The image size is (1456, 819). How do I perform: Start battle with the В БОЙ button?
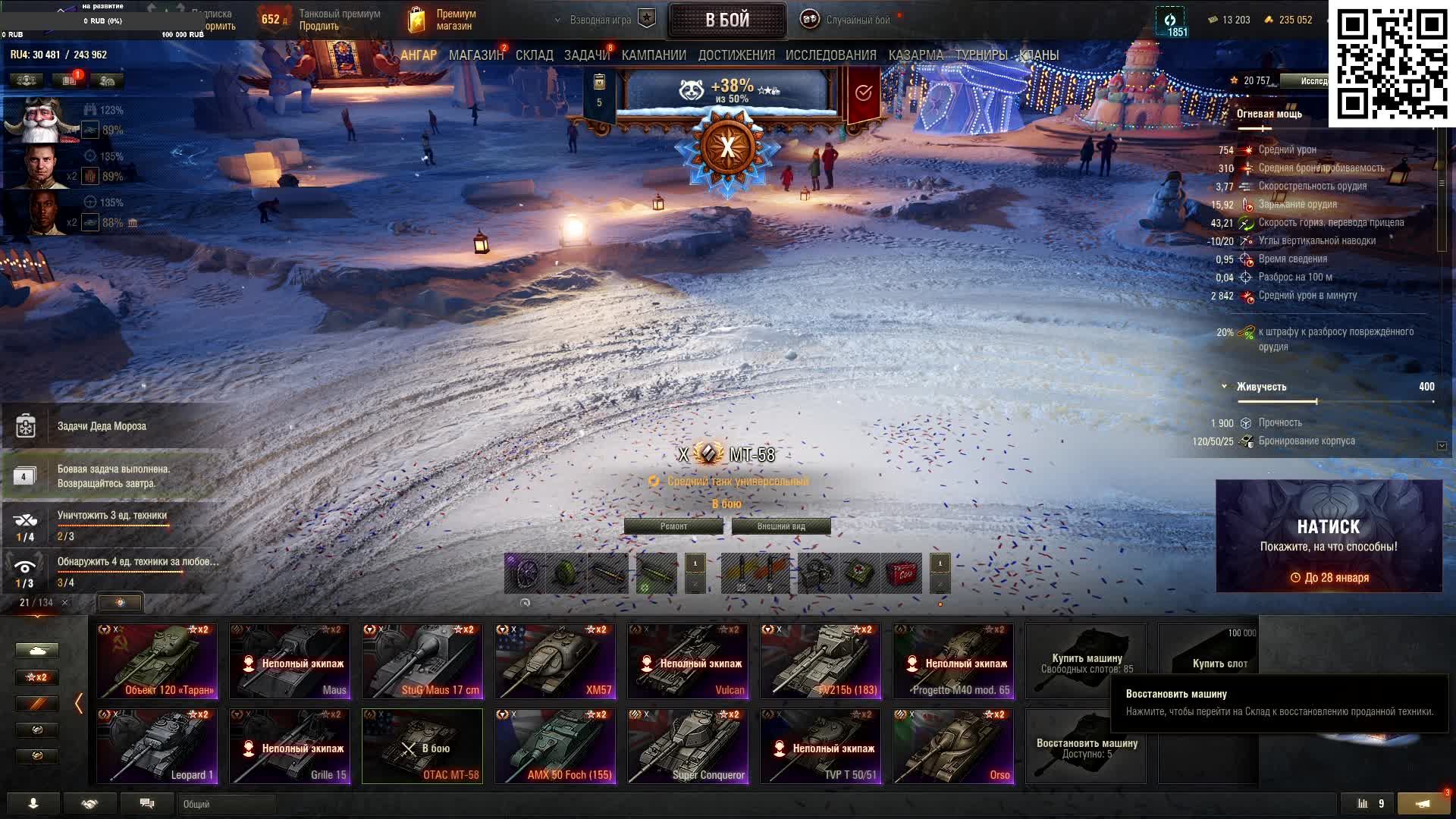[726, 20]
